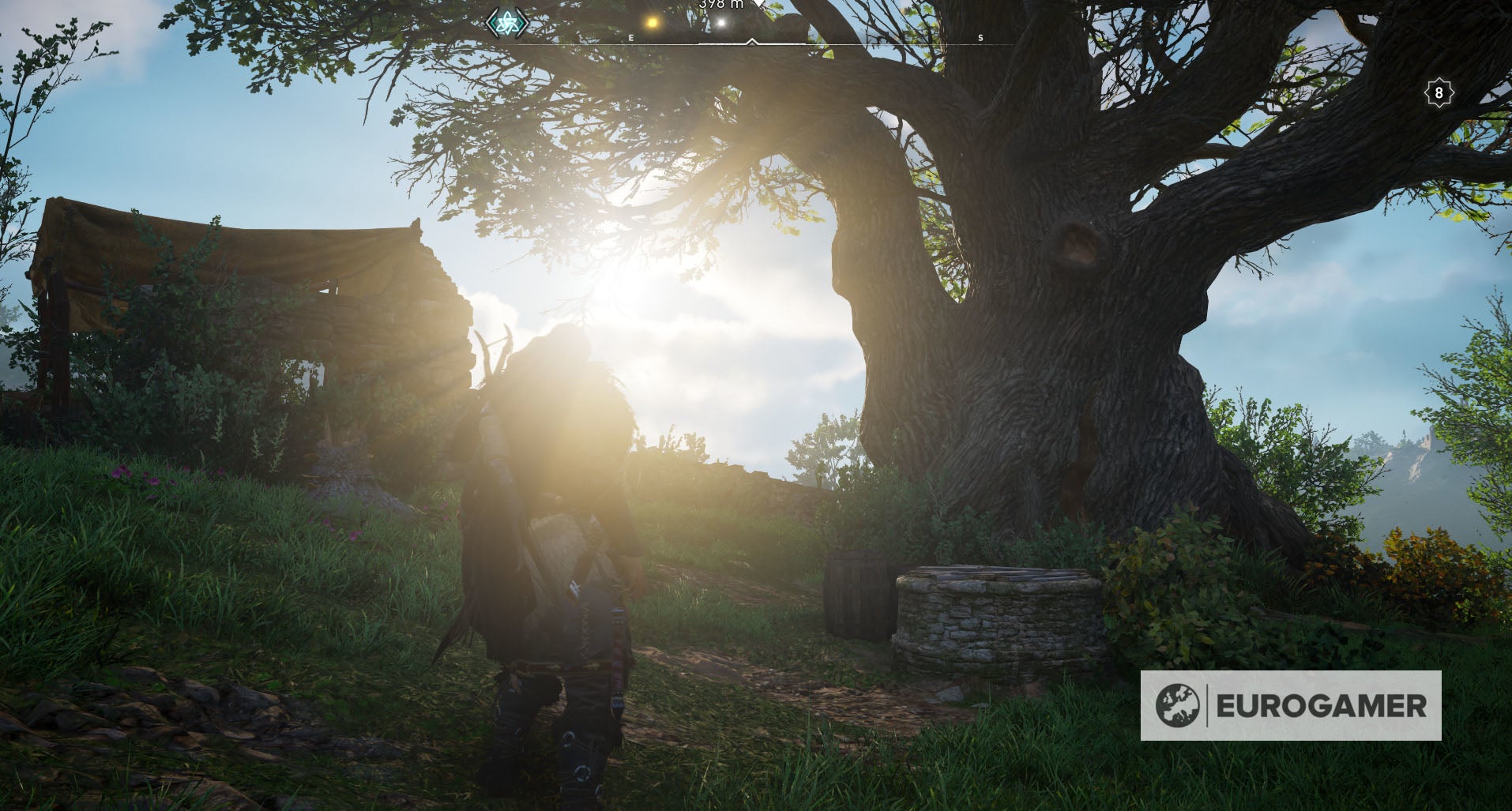Click the E direction letter on the compass
Screen dimensions: 1512x811
(630, 36)
